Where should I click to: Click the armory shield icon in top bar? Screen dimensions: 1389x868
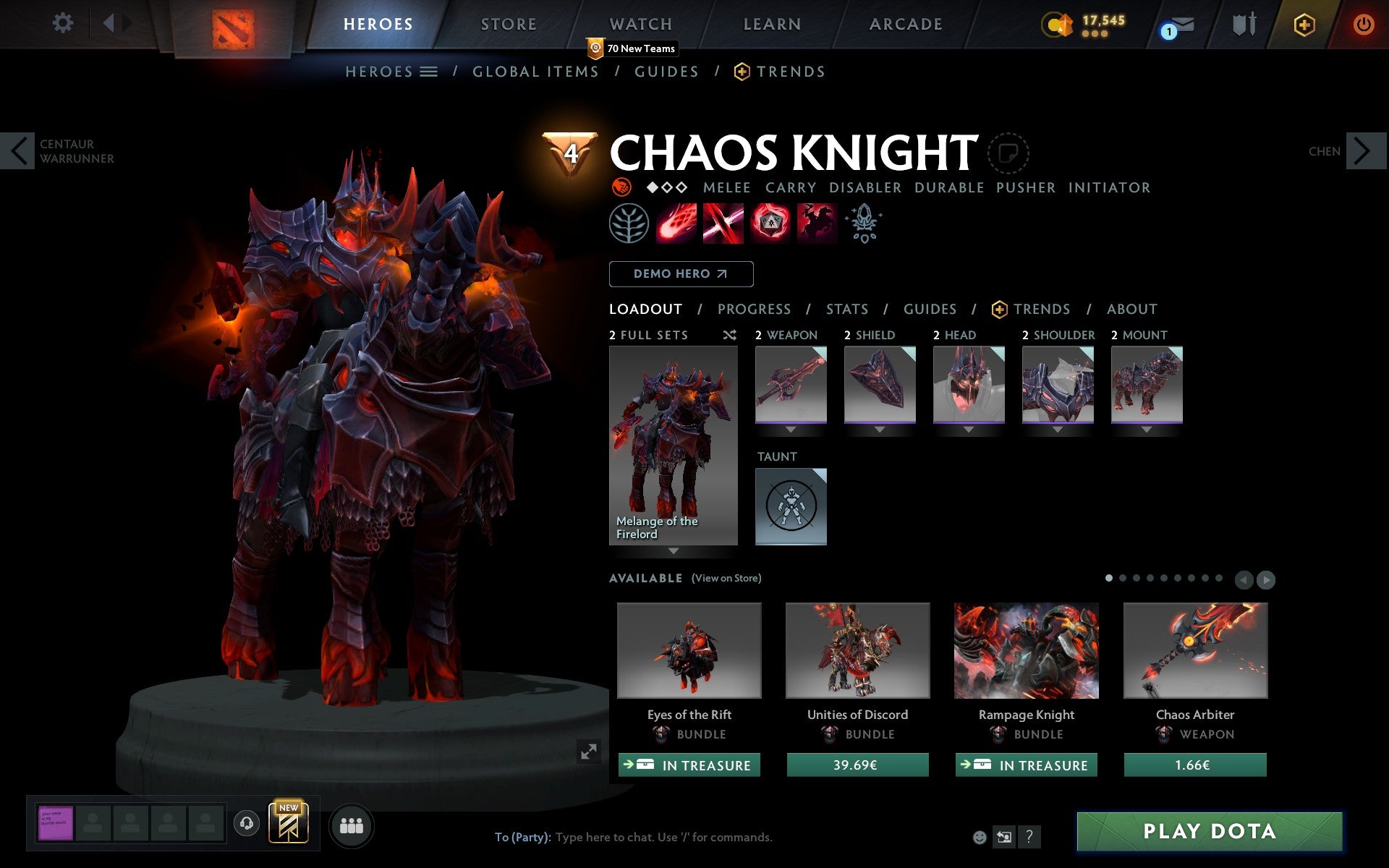[x=1243, y=24]
